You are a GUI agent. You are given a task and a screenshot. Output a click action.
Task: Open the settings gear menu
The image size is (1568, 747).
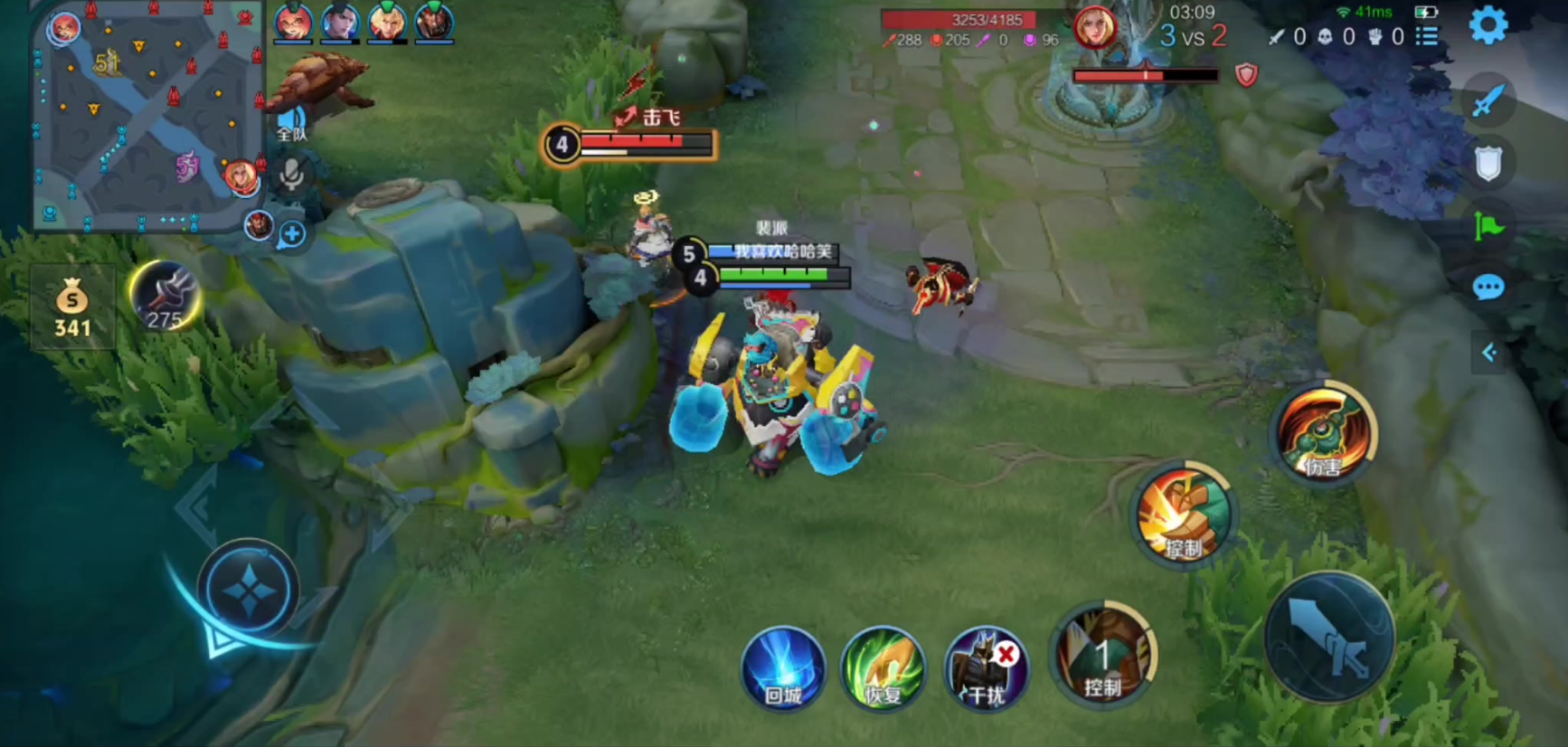point(1488,25)
